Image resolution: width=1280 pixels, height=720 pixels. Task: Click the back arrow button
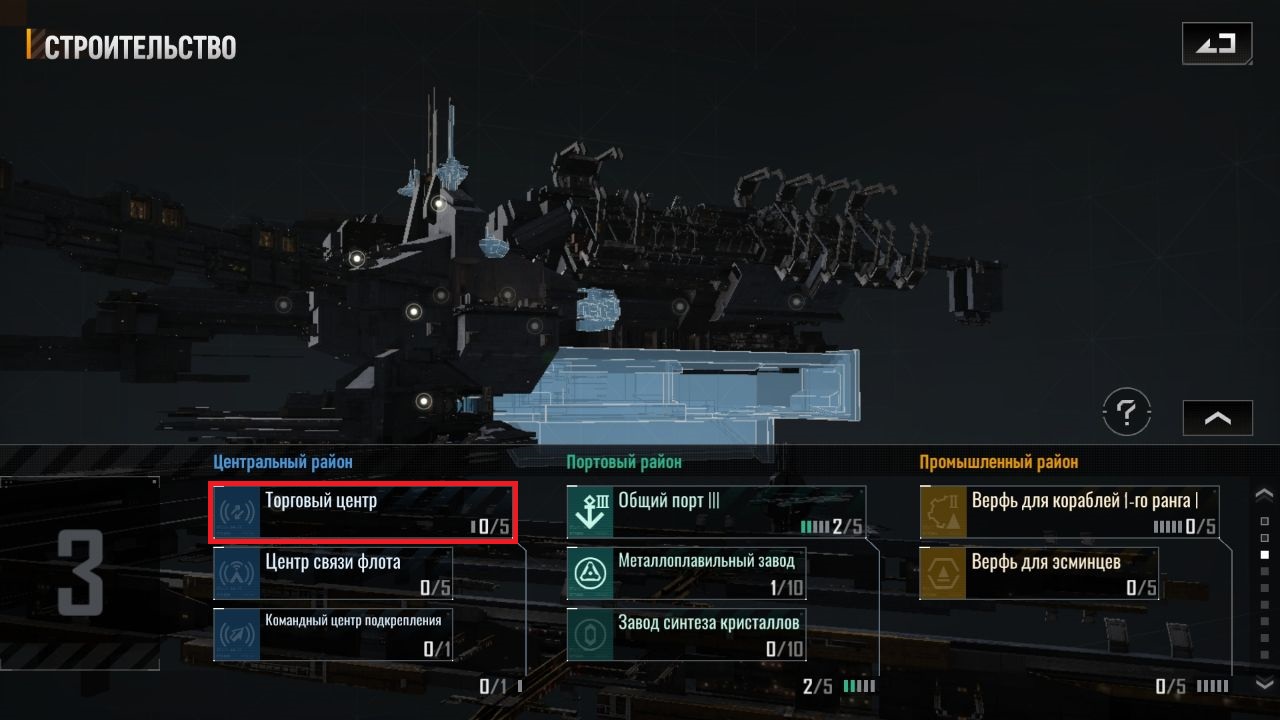click(1215, 44)
